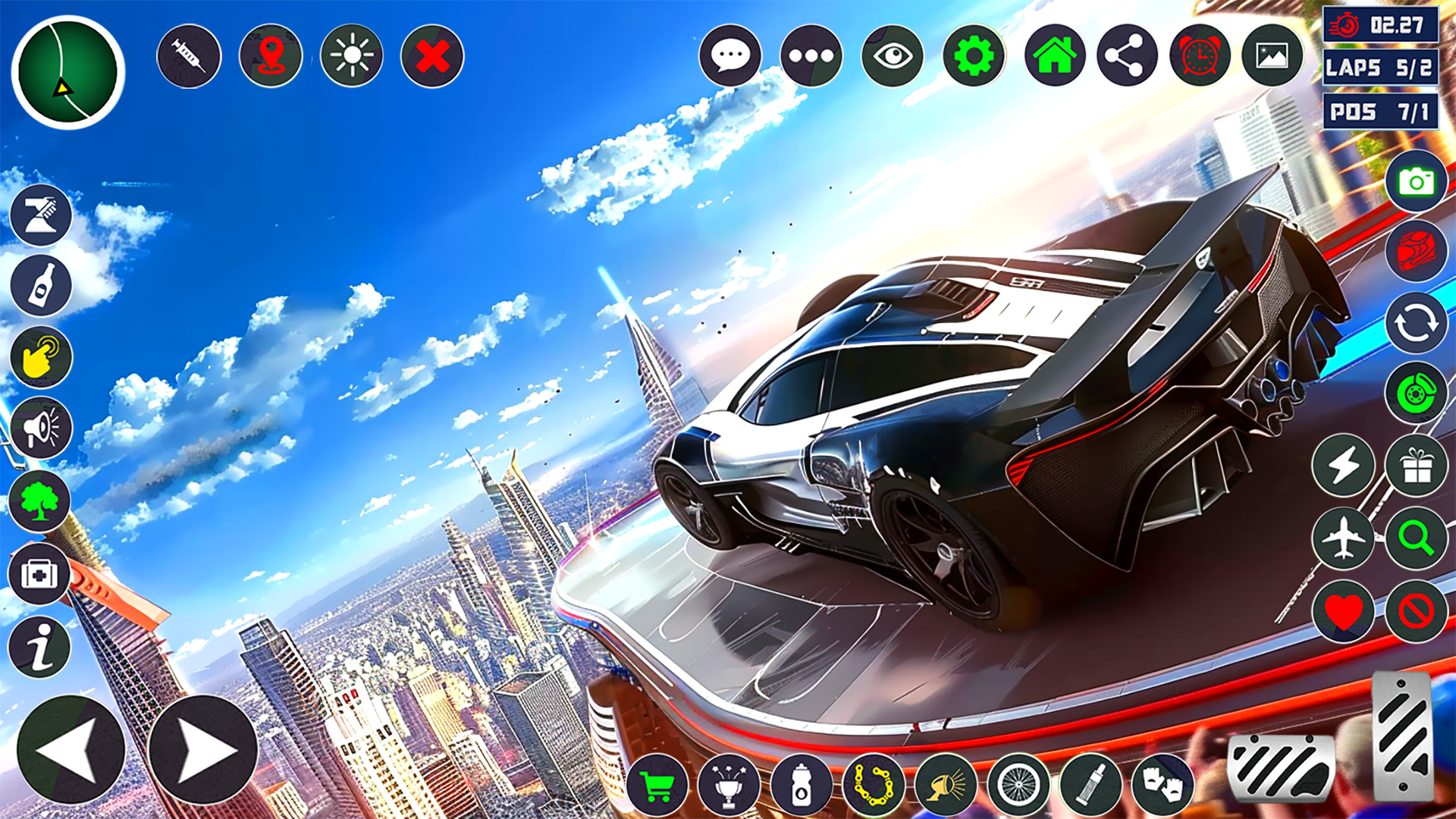Steer right with the right arrow
The image size is (1456, 819).
[203, 749]
